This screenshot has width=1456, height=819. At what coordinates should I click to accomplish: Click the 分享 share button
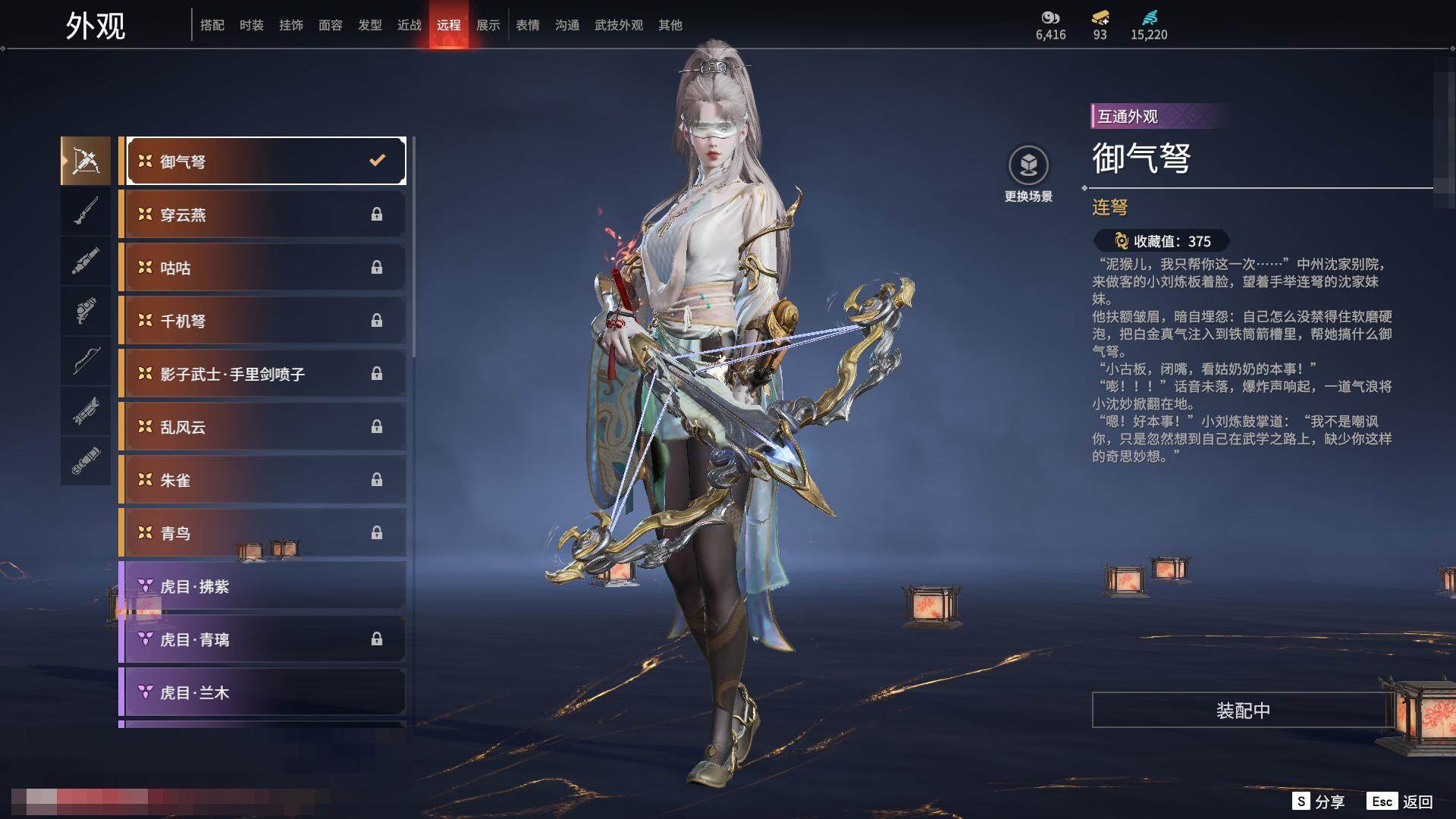[x=1319, y=802]
